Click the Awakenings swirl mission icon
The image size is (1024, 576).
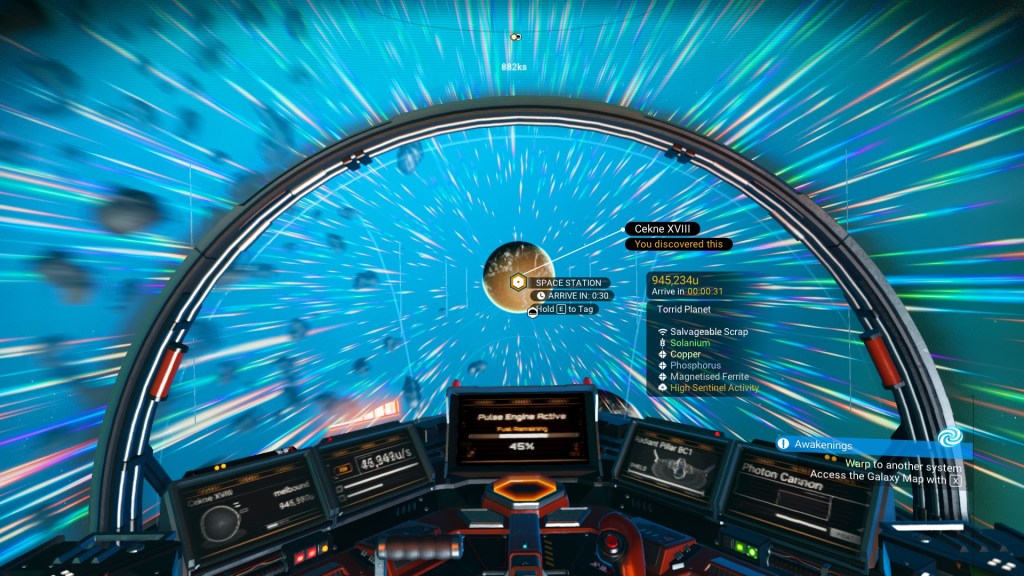948,439
